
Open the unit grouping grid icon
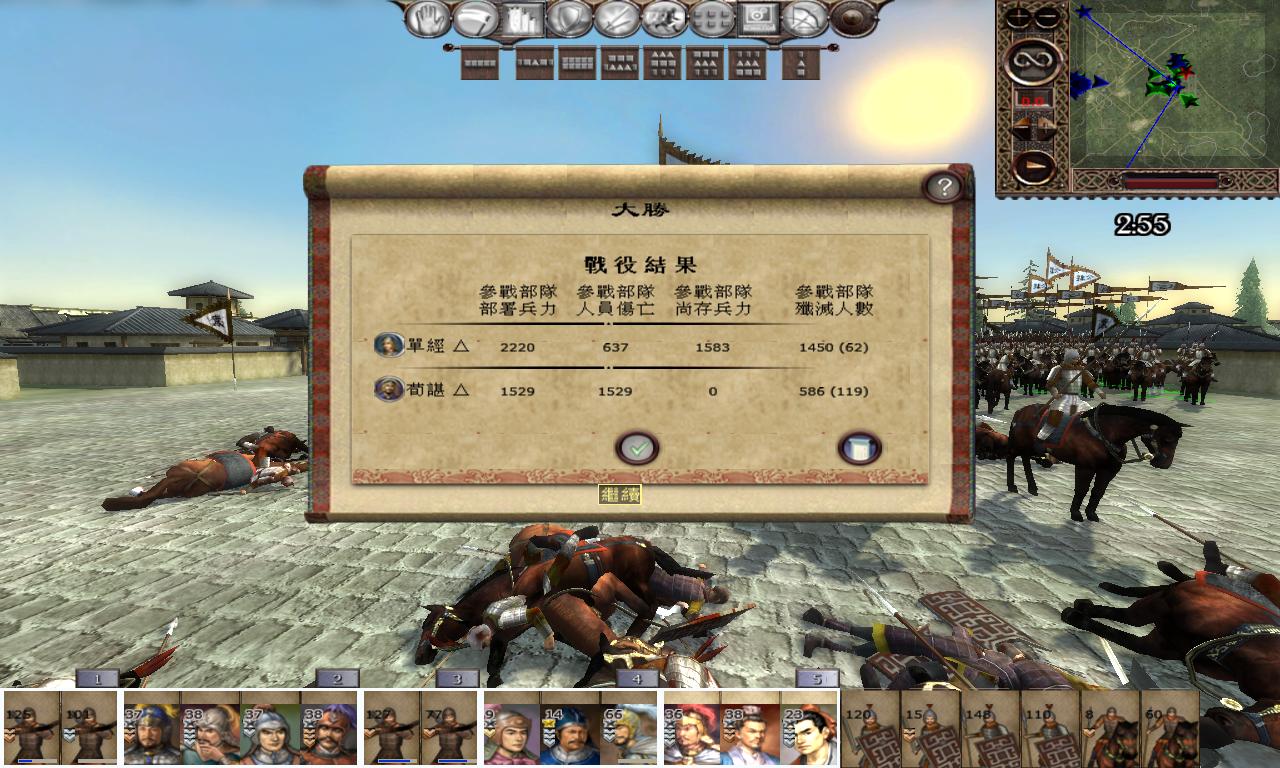712,17
